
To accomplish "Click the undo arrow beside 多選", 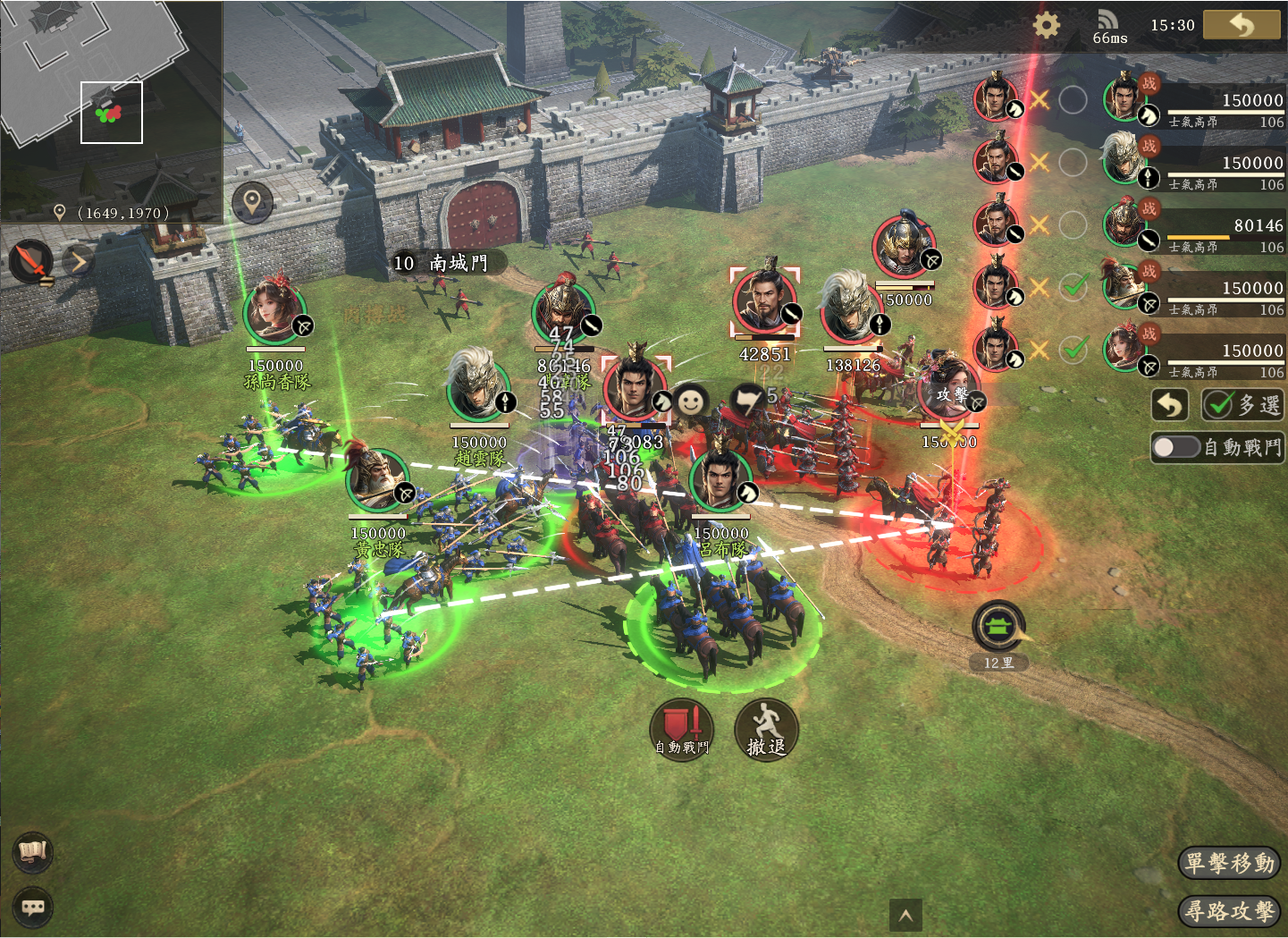I will [x=1169, y=405].
